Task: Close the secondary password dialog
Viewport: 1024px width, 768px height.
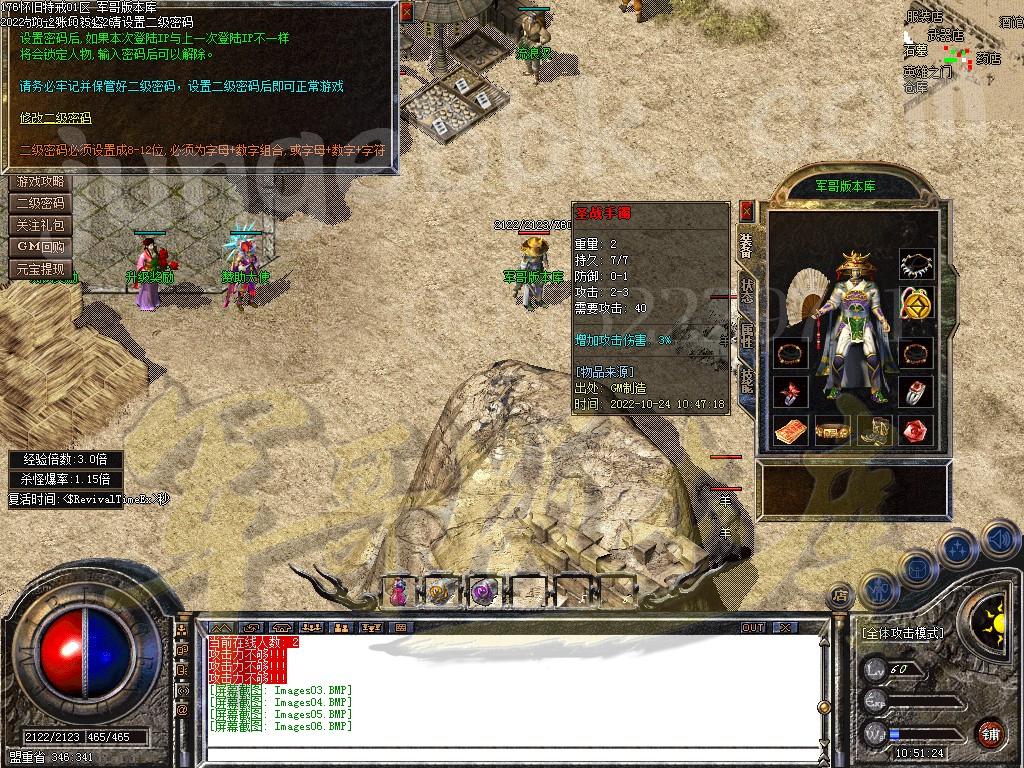Action: click(x=405, y=13)
